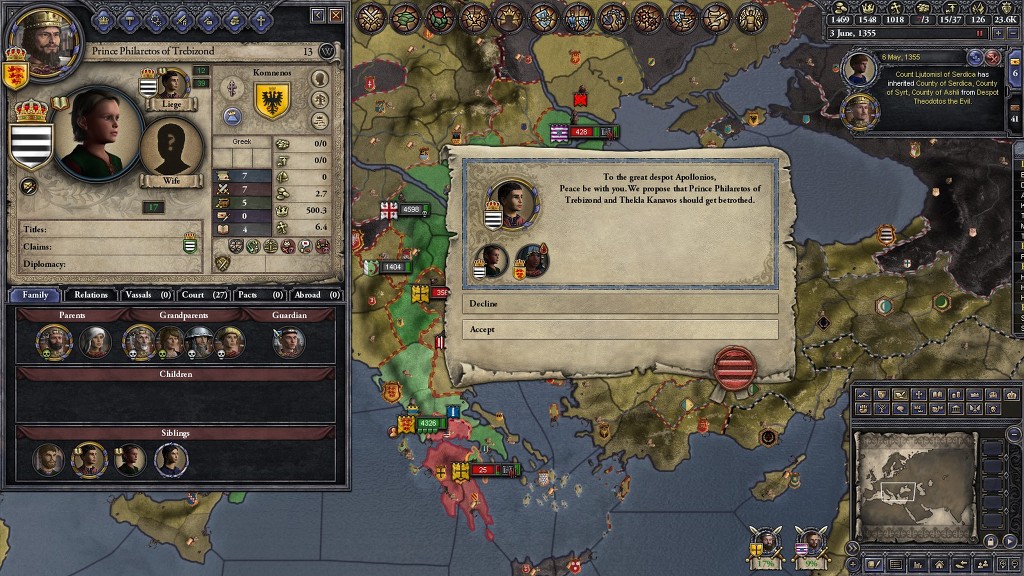Show the Court tab
The height and width of the screenshot is (576, 1024).
point(204,295)
